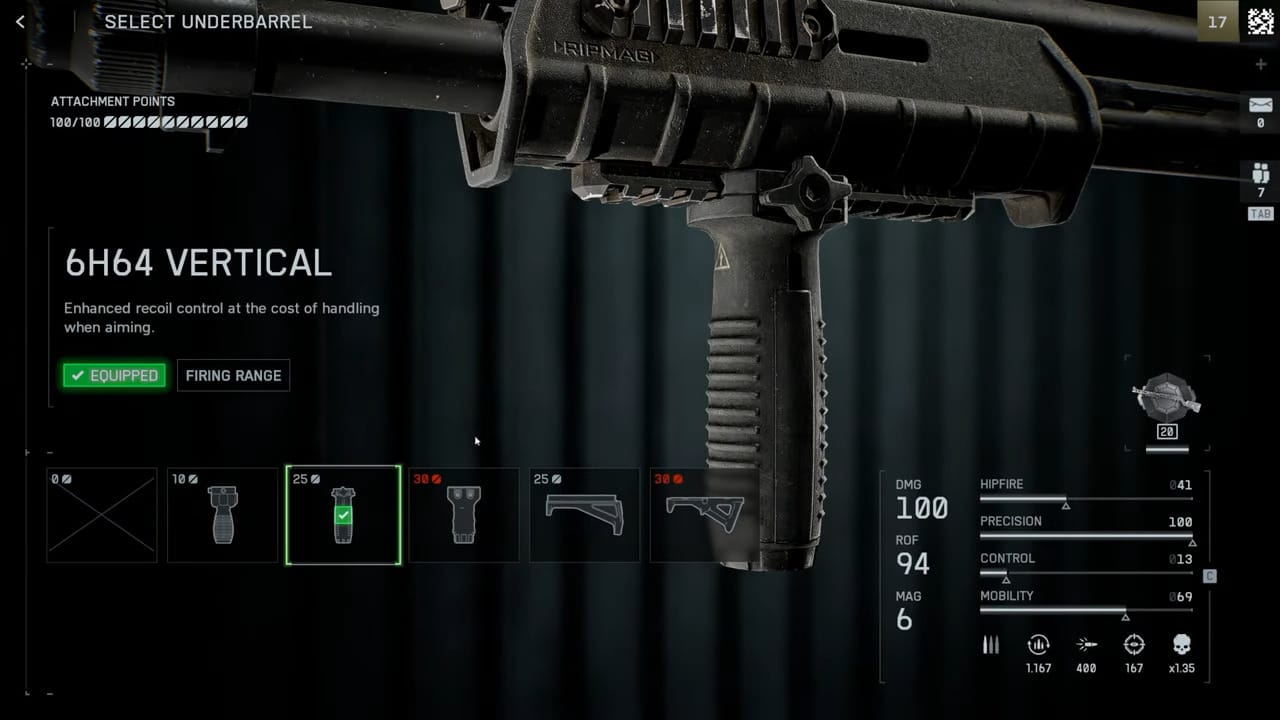Open the mail envelope icon

(x=1260, y=105)
